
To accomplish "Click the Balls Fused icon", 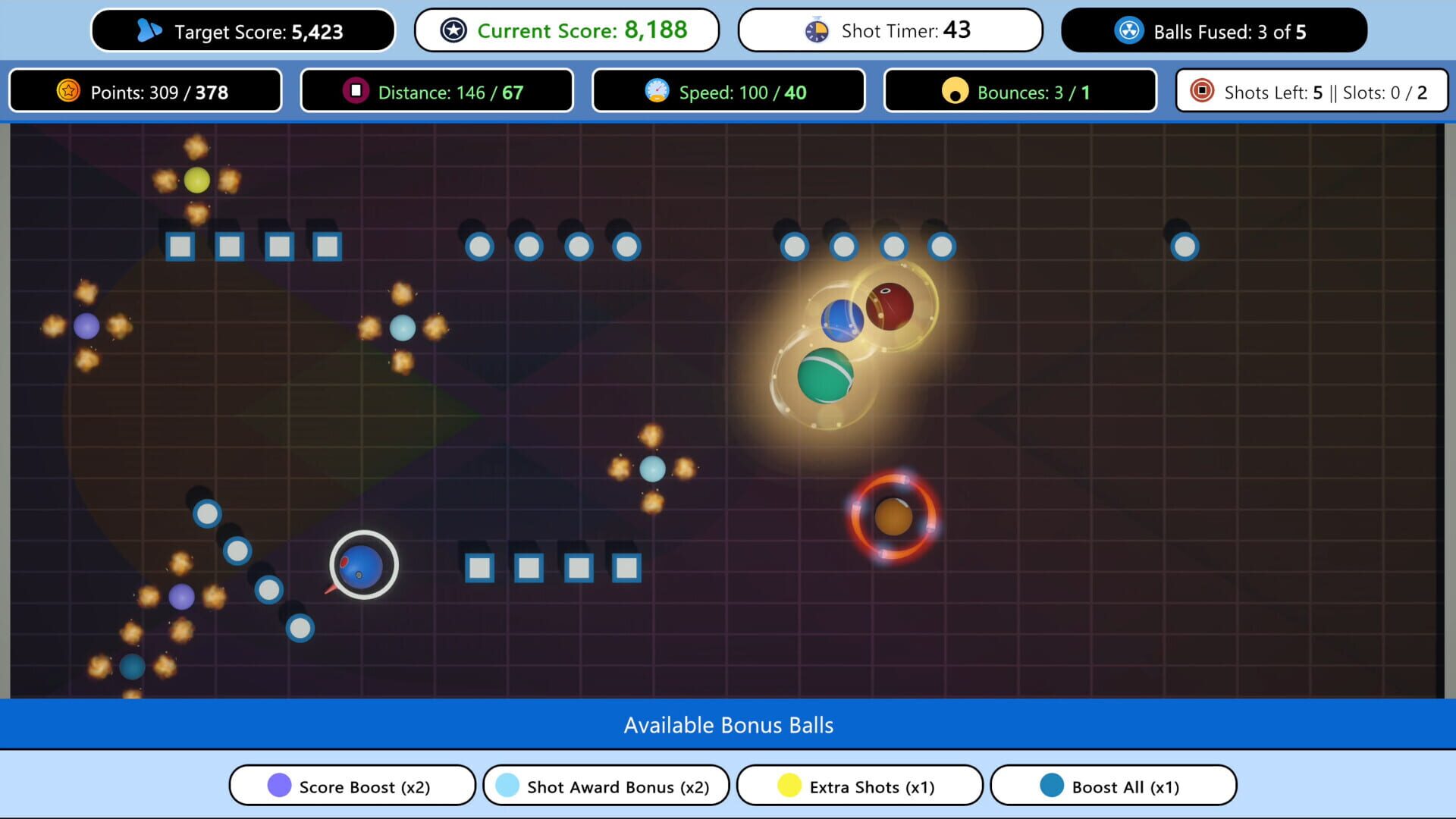I will (1129, 31).
